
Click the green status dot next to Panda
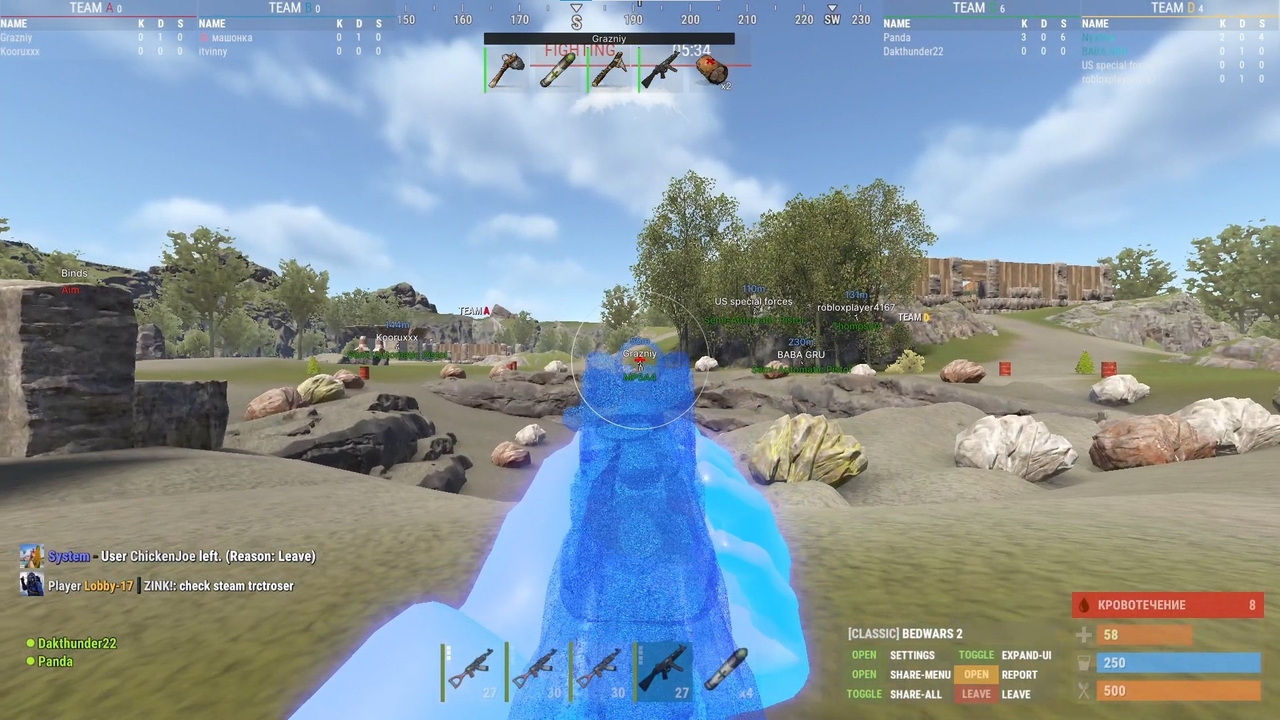[32, 661]
